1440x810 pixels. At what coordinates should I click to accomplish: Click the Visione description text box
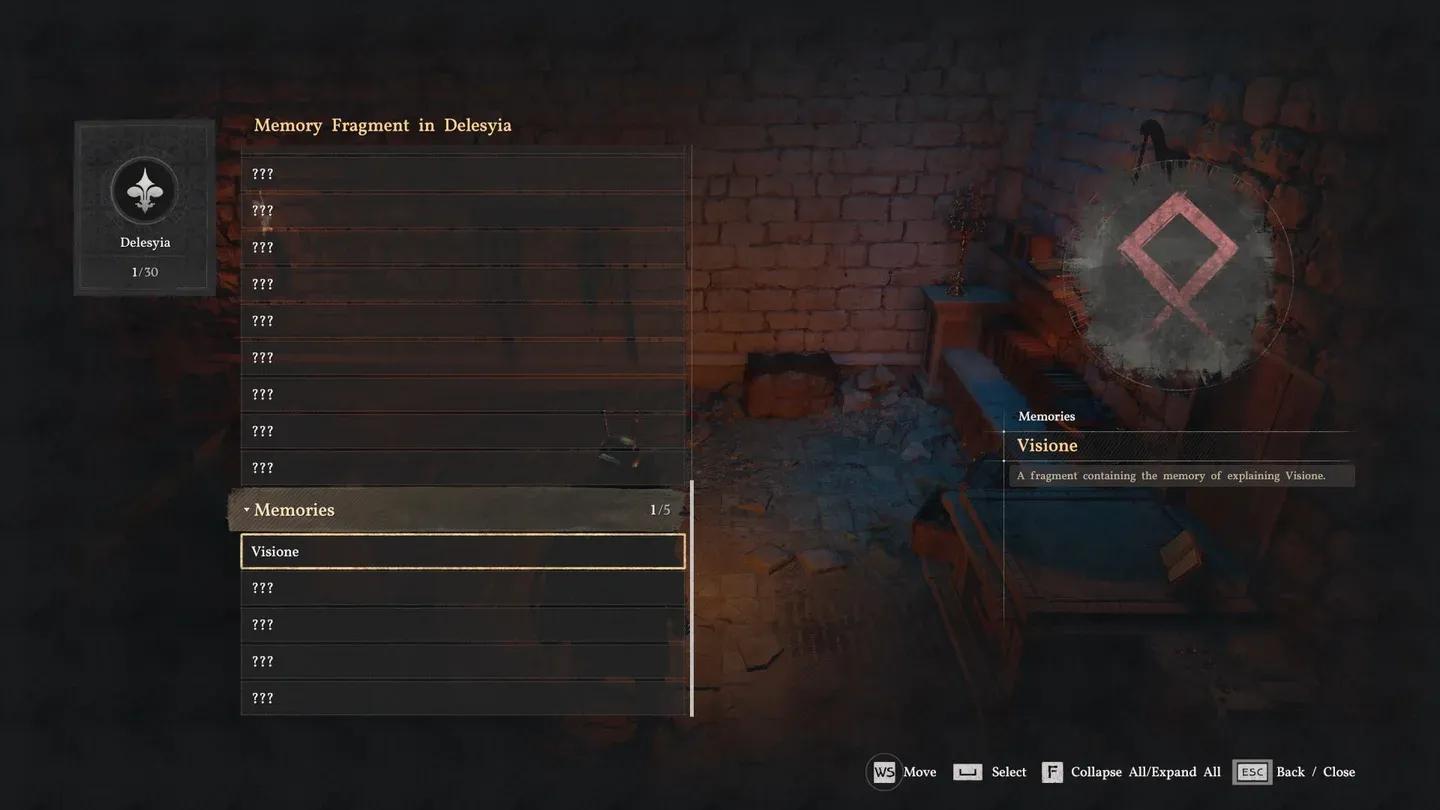pyautogui.click(x=1182, y=475)
